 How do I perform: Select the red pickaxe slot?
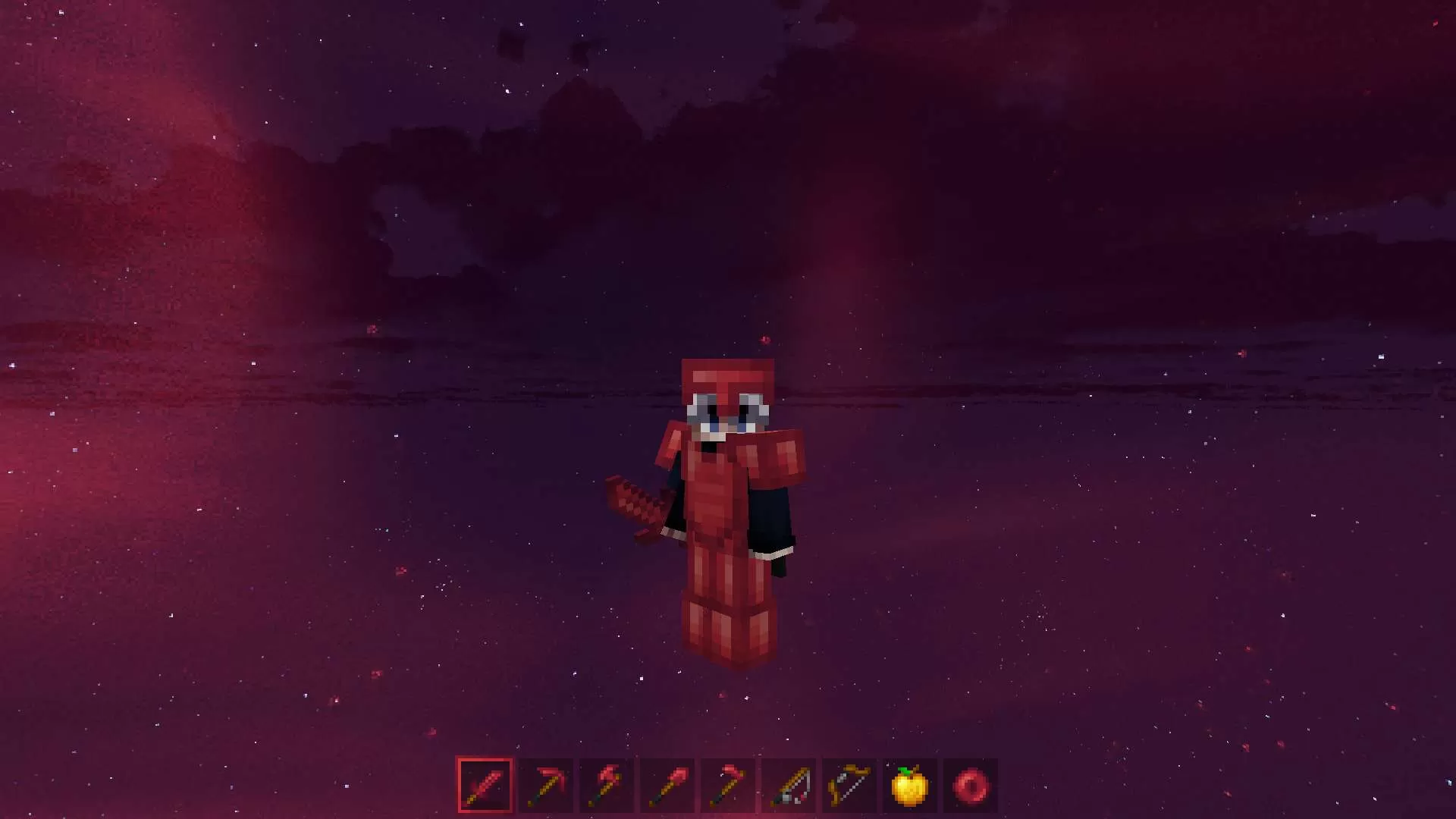pyautogui.click(x=546, y=786)
